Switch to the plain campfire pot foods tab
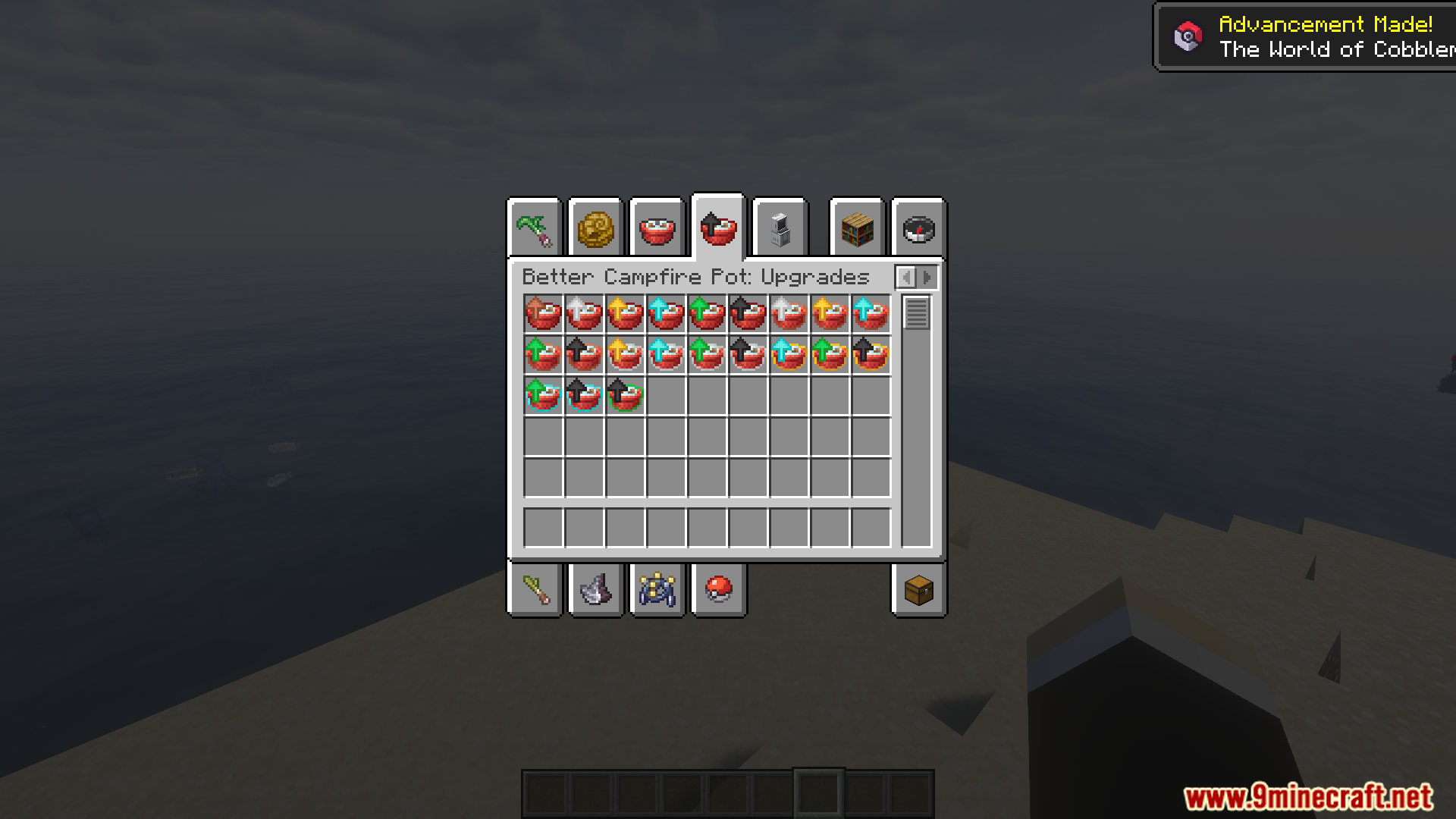Image resolution: width=1456 pixels, height=819 pixels. click(657, 228)
